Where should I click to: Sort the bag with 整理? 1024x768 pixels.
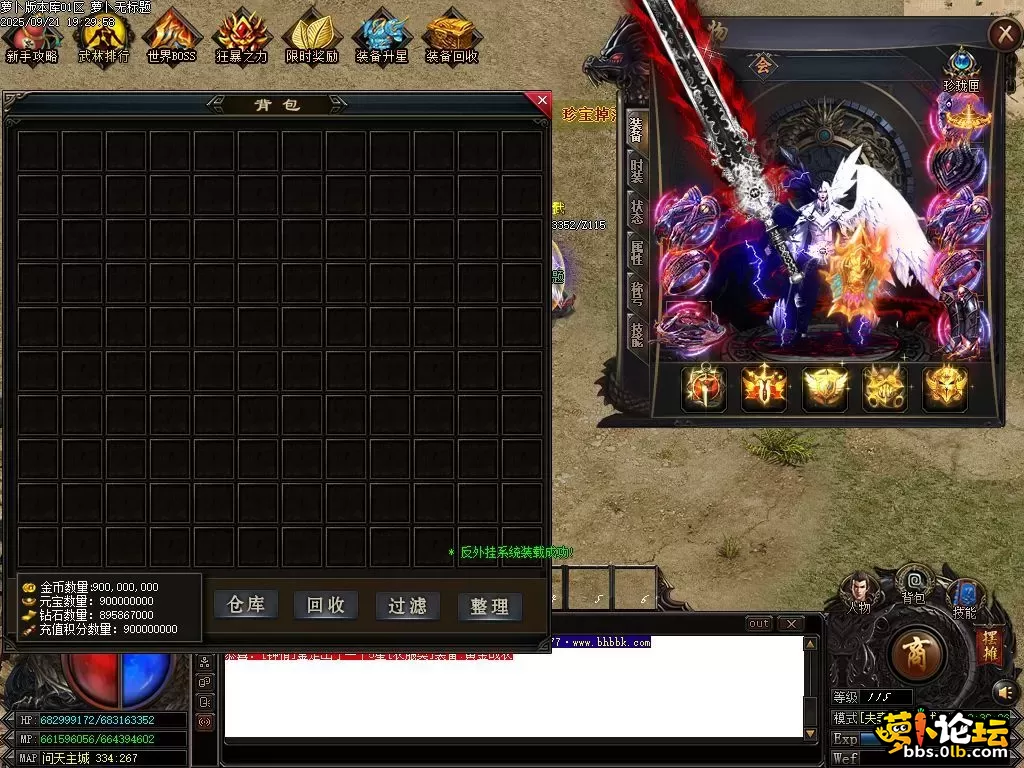coord(490,606)
